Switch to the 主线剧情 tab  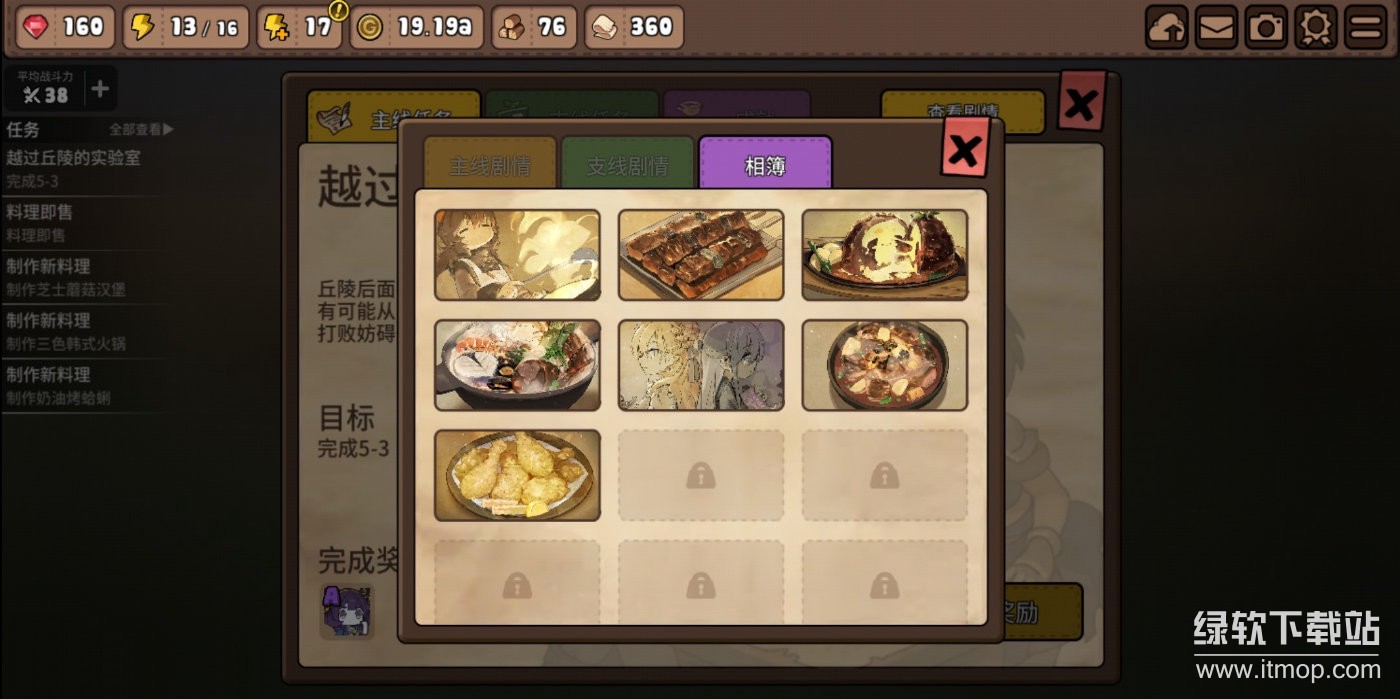(490, 164)
